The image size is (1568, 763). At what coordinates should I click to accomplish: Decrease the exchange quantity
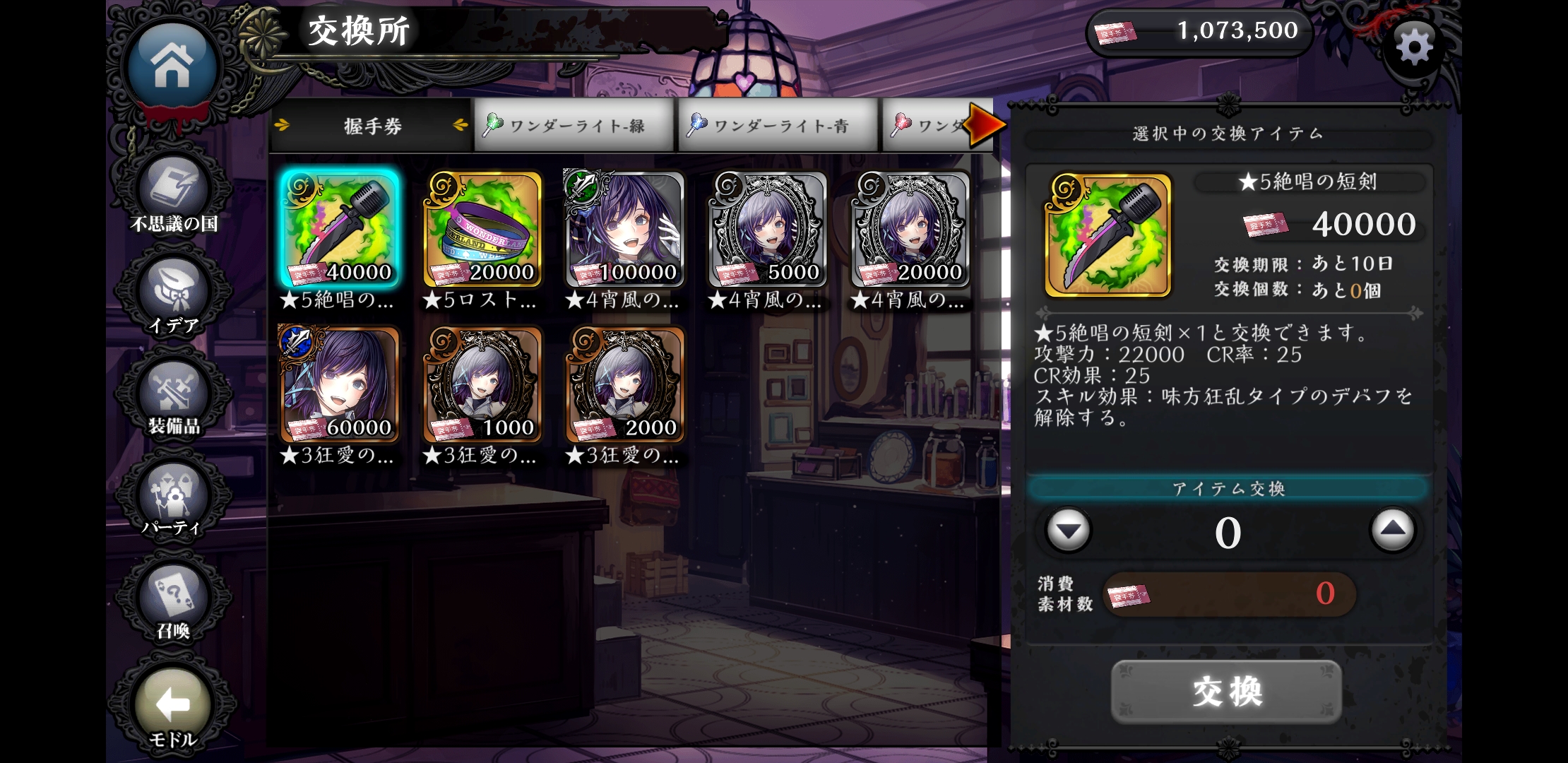click(1068, 530)
